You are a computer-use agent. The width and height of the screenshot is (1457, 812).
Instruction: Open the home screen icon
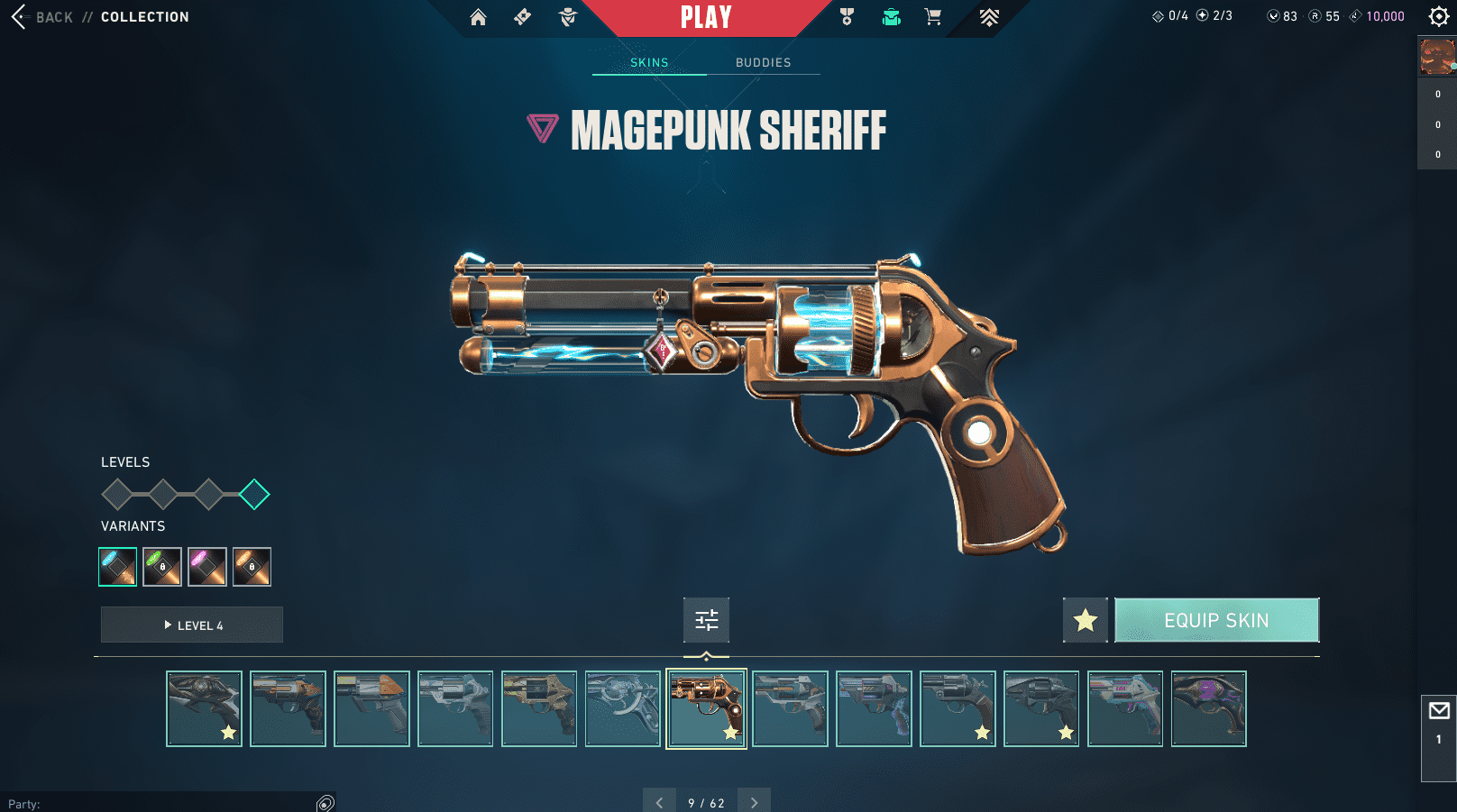(x=478, y=17)
